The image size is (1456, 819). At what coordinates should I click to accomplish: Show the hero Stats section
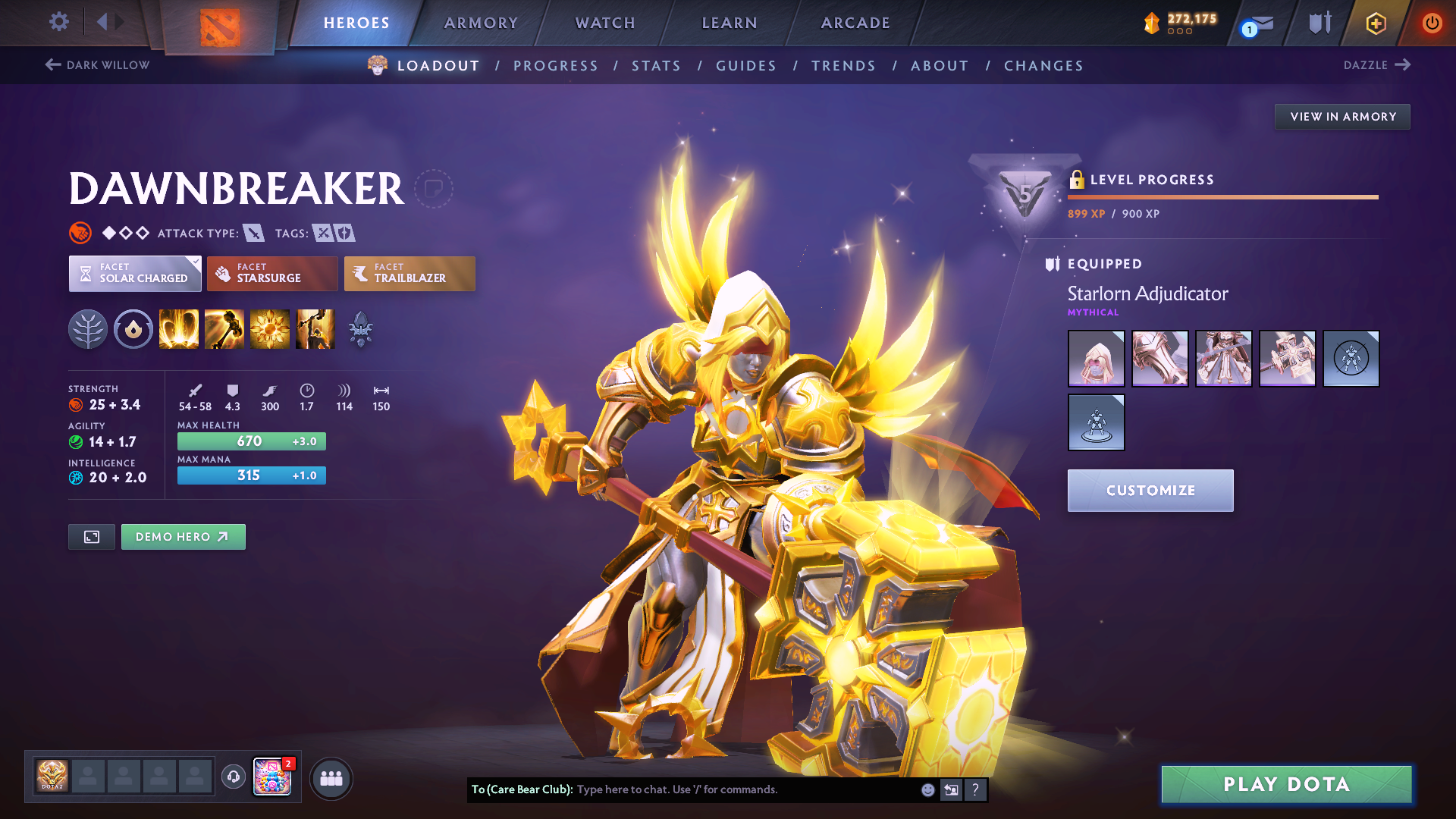click(x=656, y=66)
